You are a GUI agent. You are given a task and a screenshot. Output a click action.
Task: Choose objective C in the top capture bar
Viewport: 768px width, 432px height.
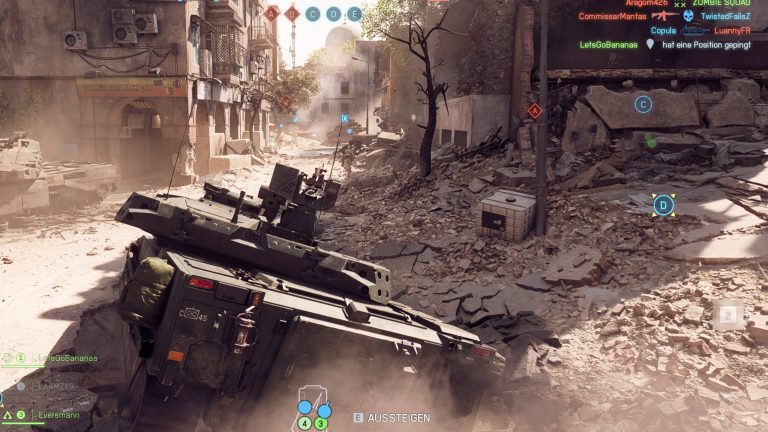click(x=313, y=14)
